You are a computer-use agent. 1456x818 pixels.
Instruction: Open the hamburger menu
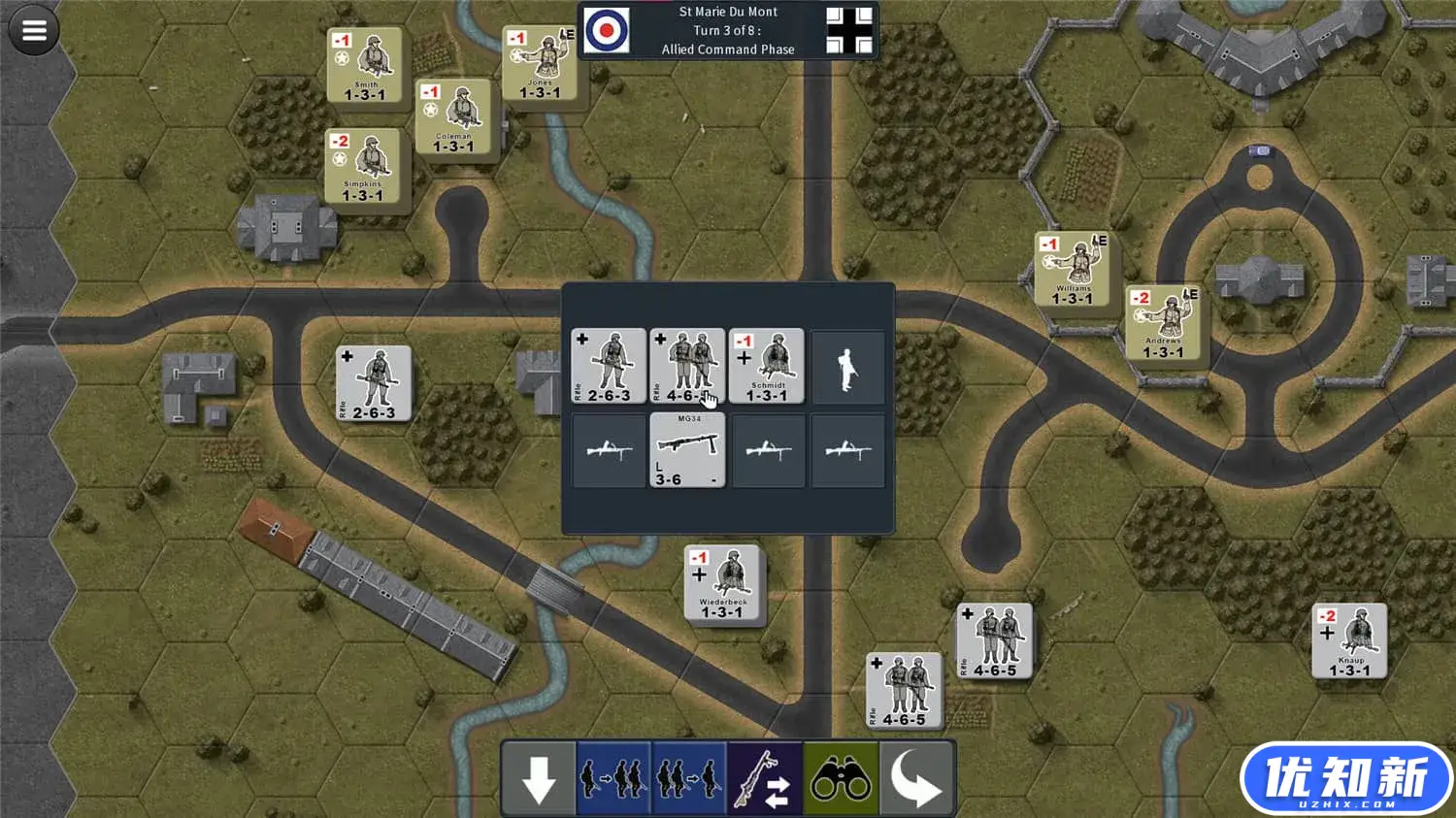point(34,31)
